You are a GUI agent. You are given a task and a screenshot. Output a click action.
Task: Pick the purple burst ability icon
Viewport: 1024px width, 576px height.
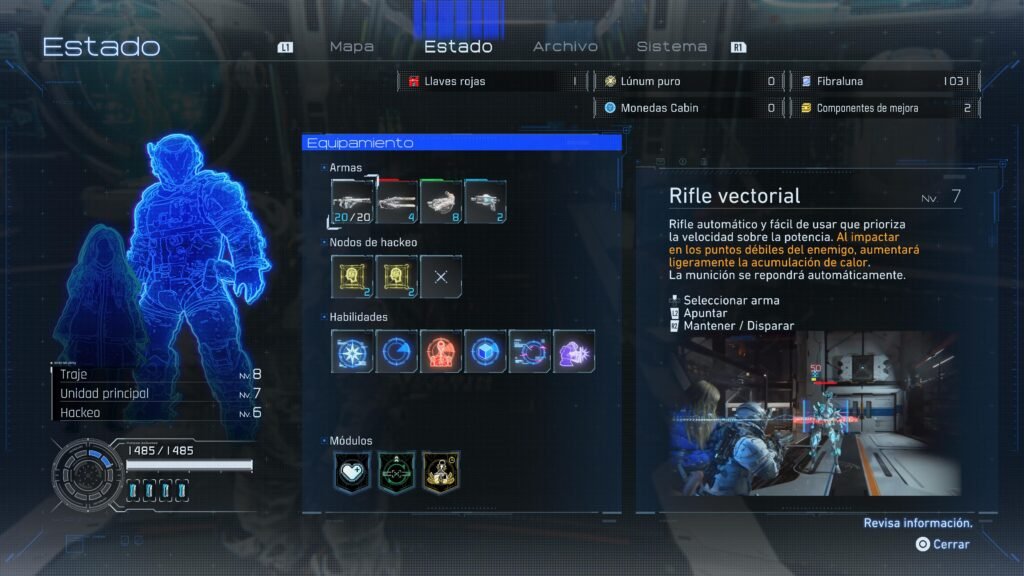574,351
